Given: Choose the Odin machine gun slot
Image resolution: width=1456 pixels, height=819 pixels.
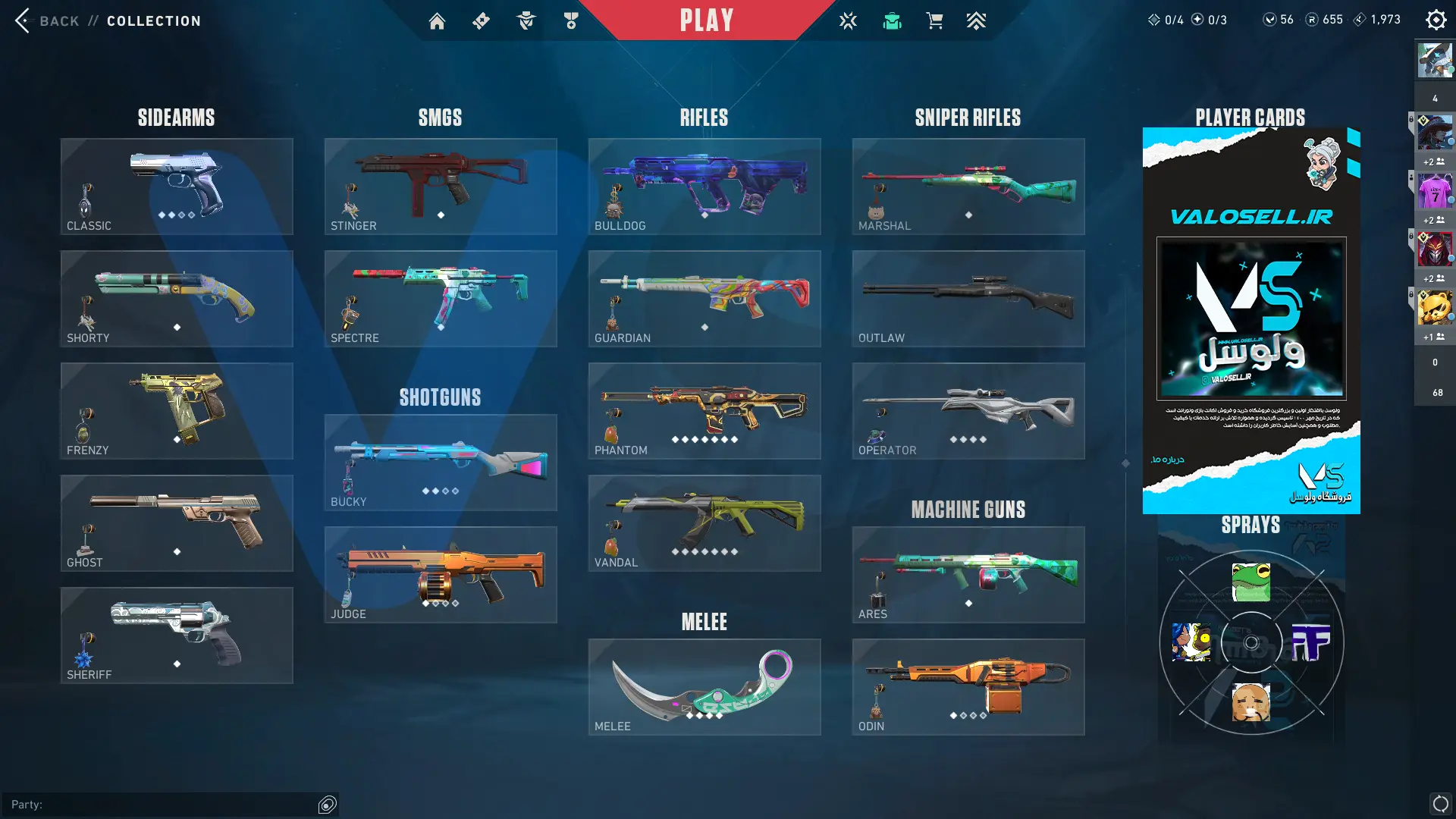Looking at the screenshot, I should click(968, 687).
